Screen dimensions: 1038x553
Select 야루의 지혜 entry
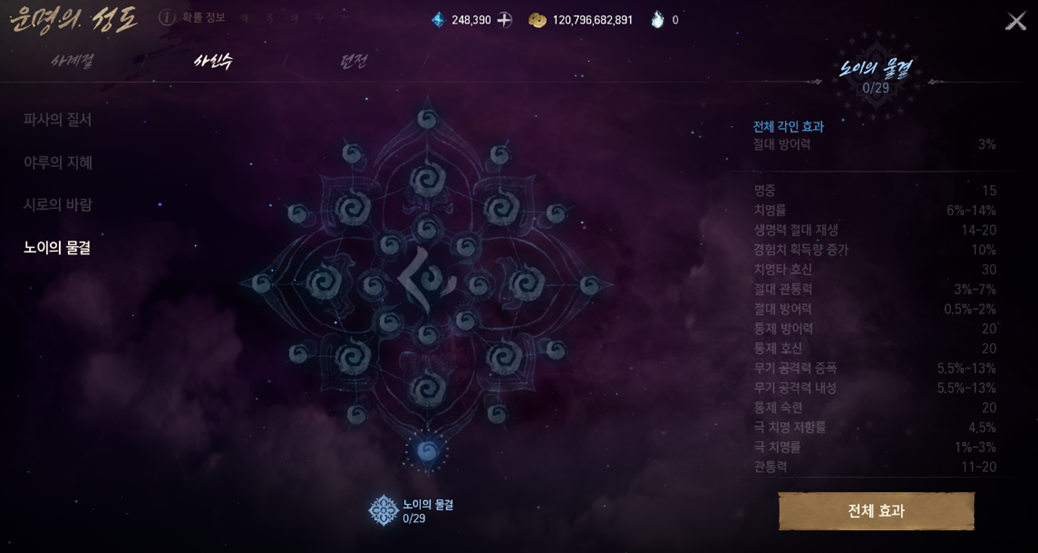coord(58,162)
